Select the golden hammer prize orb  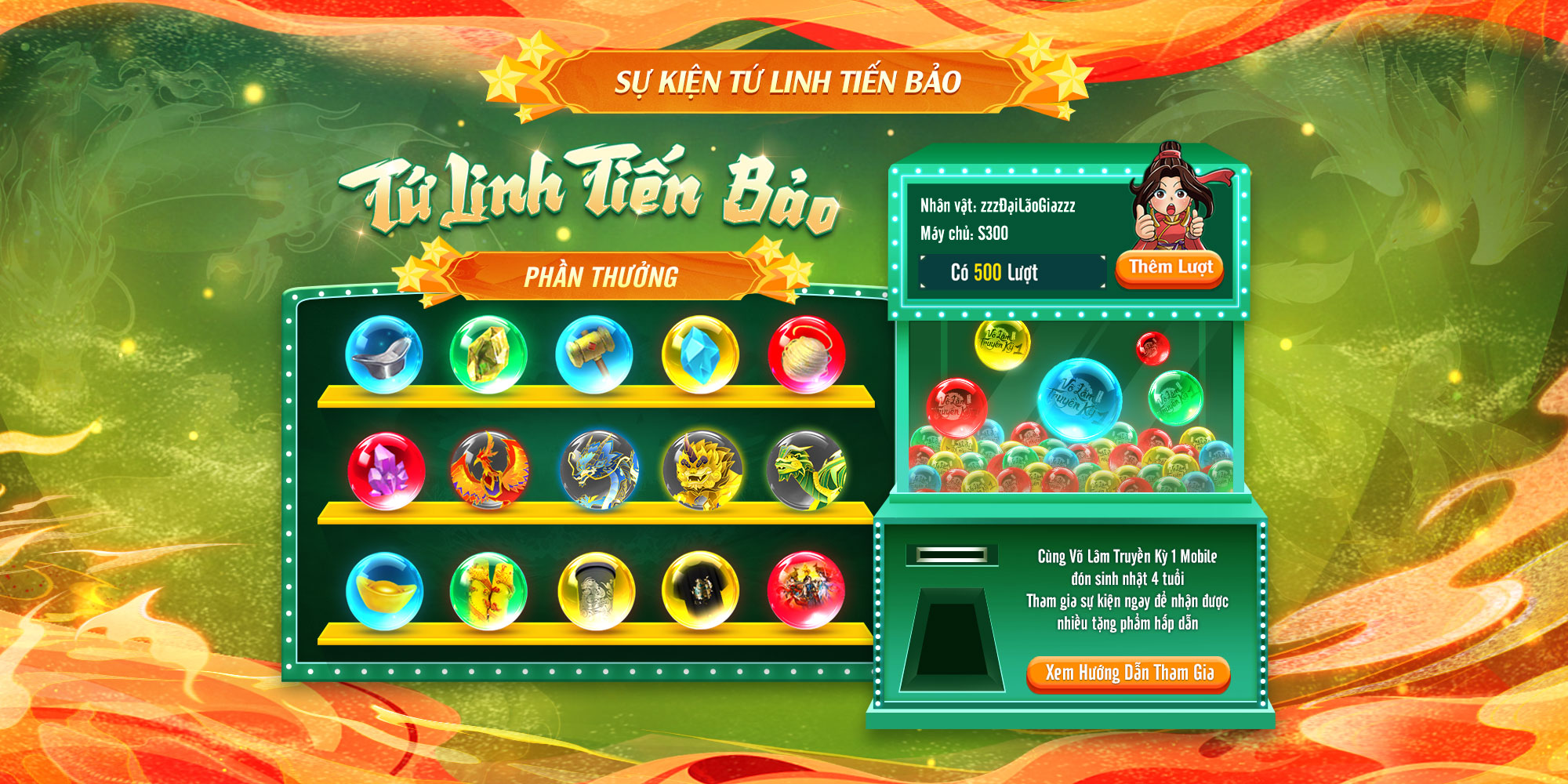click(594, 354)
